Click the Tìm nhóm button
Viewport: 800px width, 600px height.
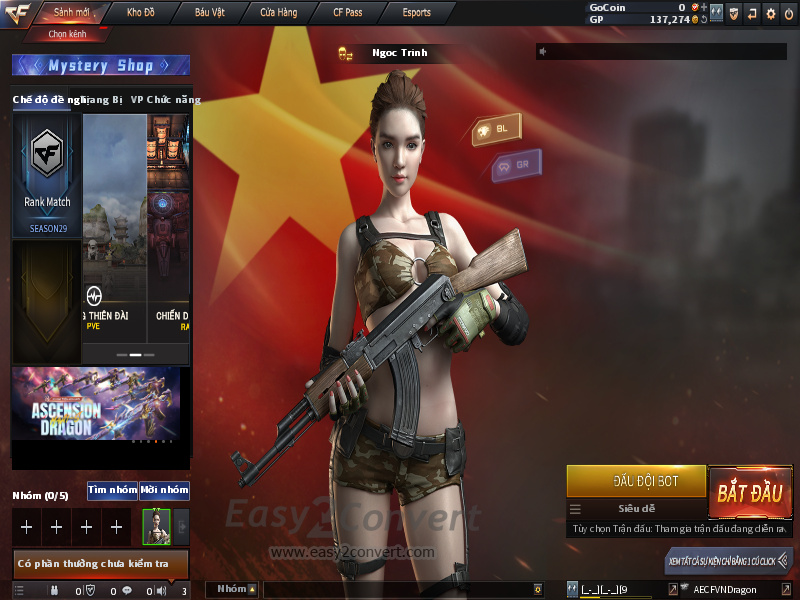click(112, 490)
